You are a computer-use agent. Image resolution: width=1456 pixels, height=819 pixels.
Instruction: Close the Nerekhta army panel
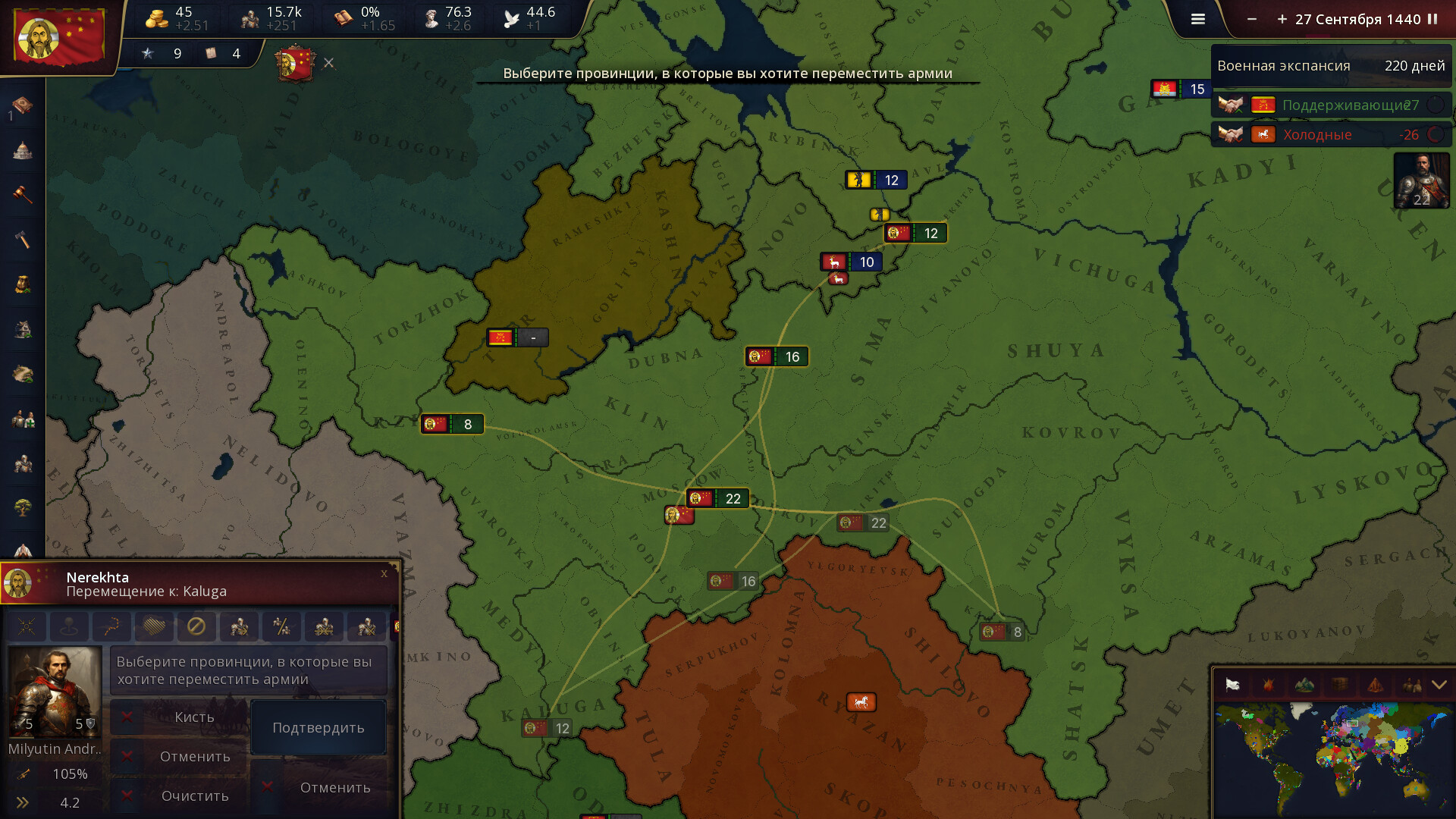coord(384,574)
